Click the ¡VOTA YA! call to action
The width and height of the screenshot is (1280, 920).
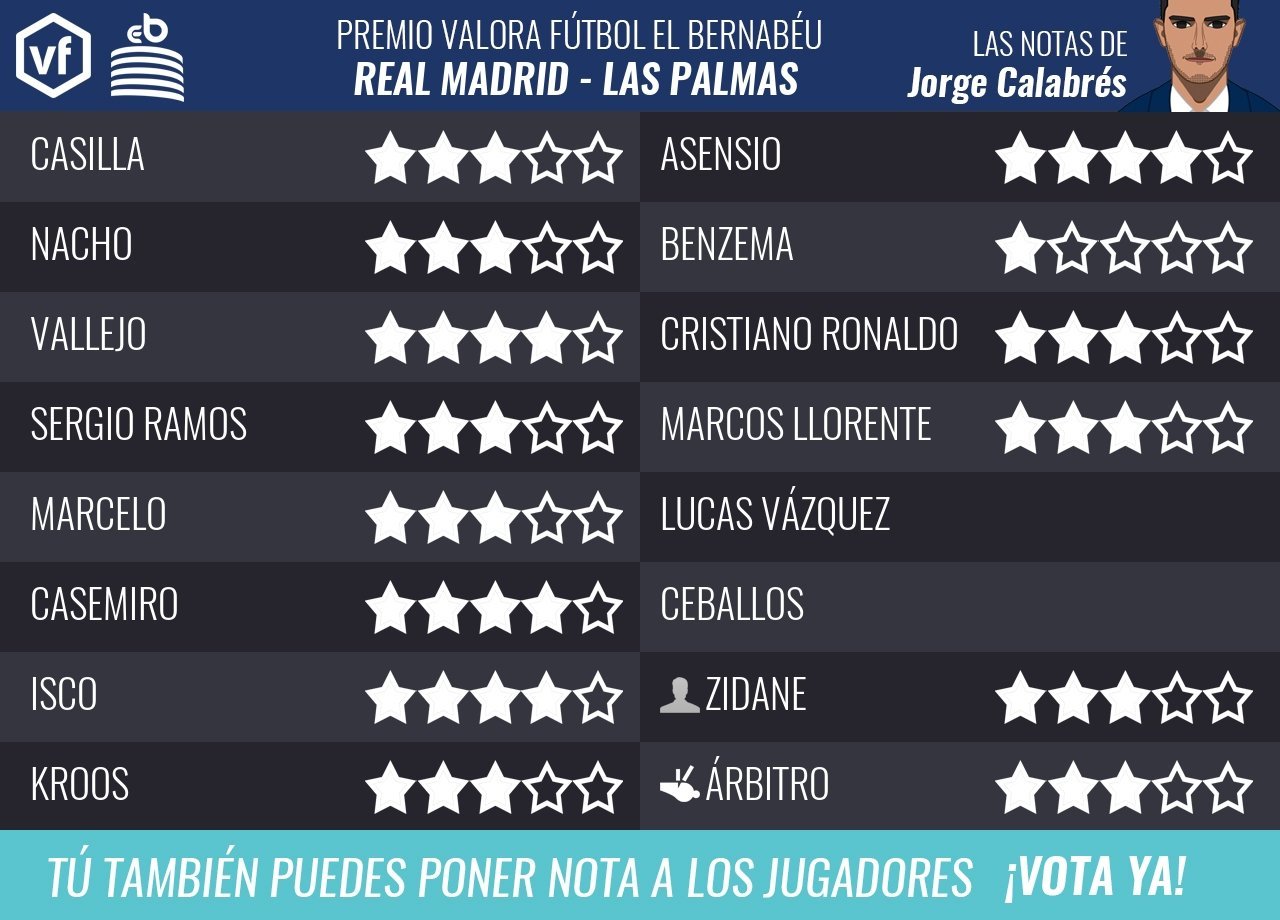click(x=1095, y=877)
